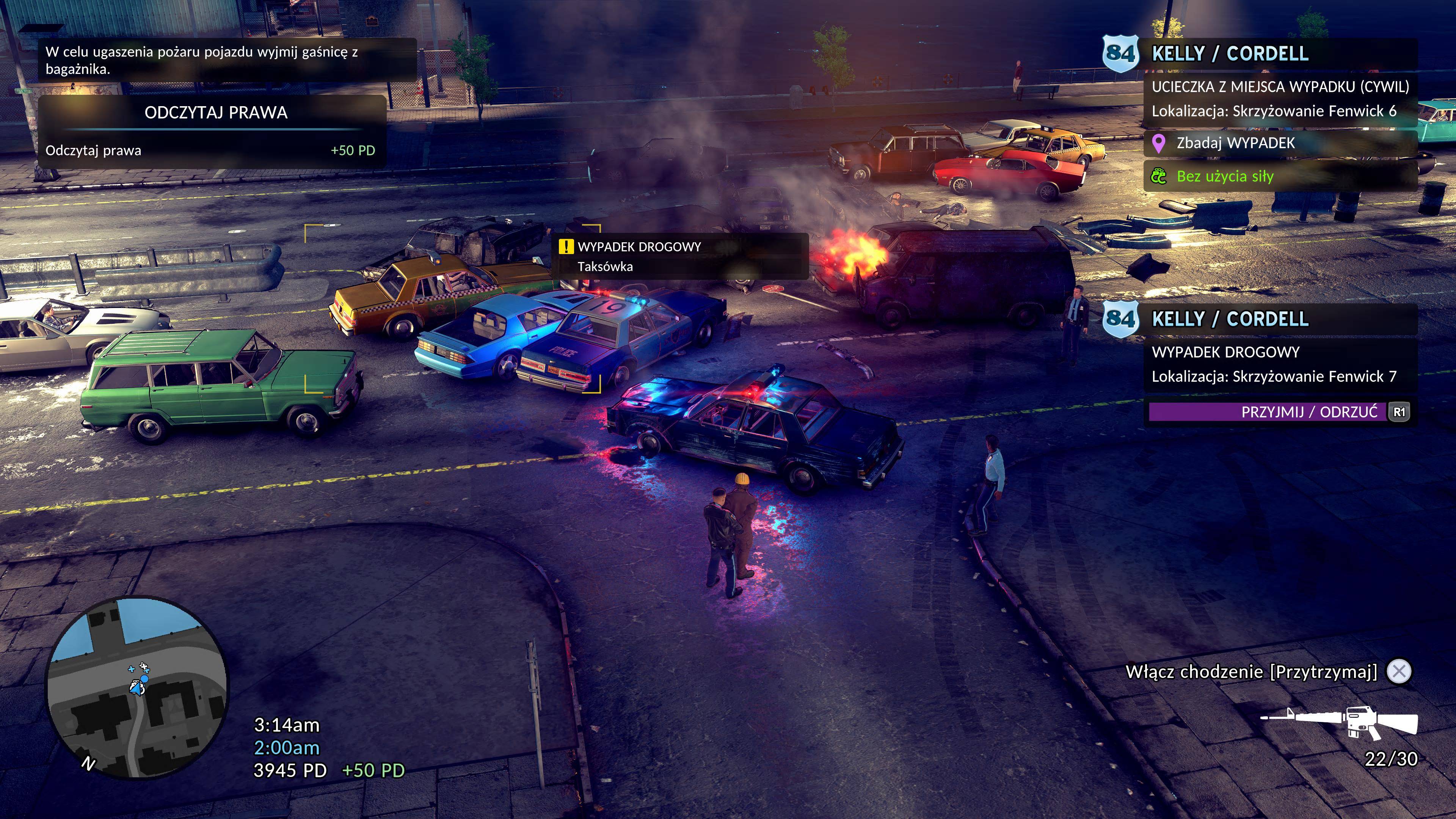
Task: Click the circular minimap
Action: (137, 687)
